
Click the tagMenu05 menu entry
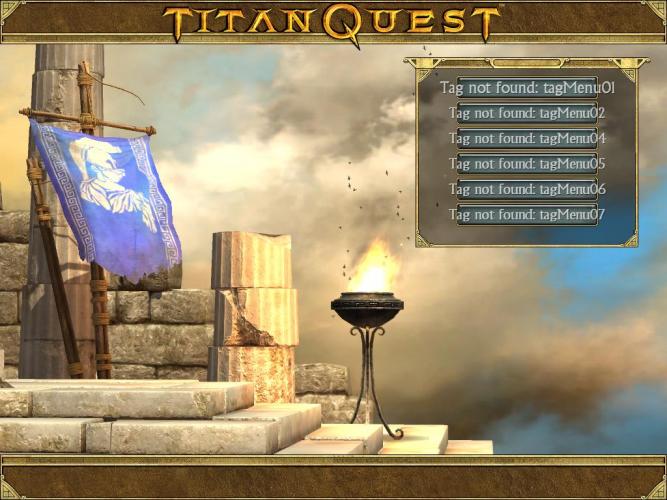point(527,164)
